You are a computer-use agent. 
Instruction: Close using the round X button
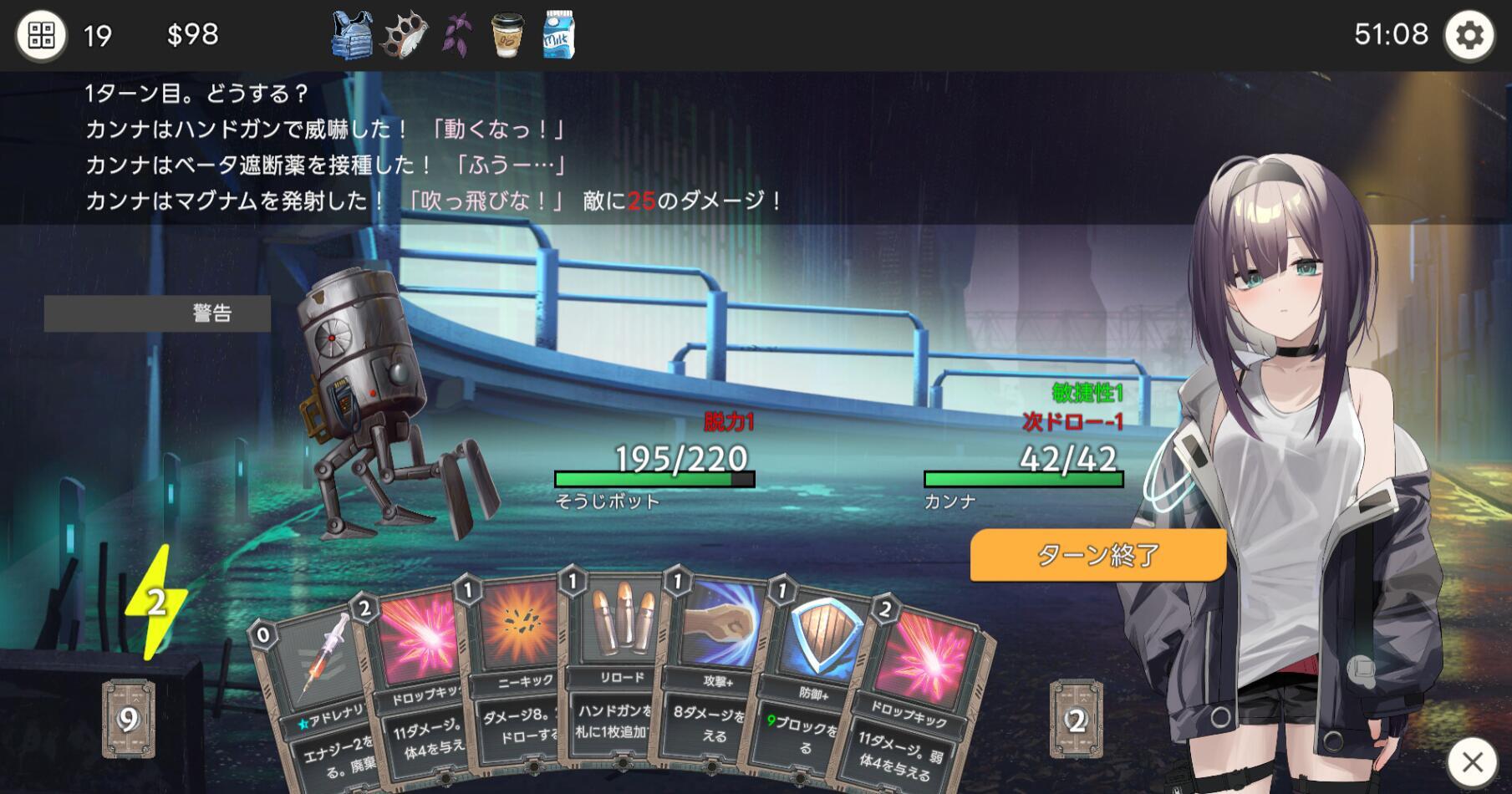(1472, 761)
